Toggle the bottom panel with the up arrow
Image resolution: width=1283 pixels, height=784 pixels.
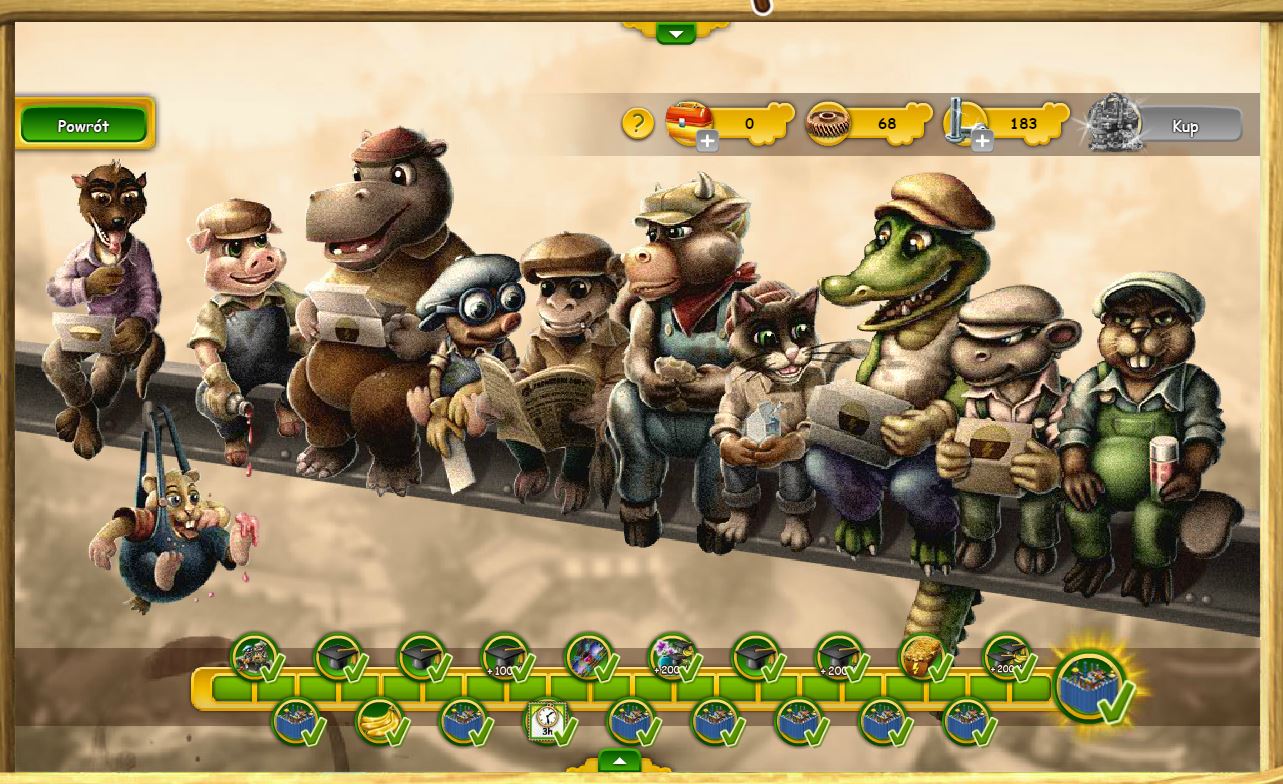[x=620, y=761]
